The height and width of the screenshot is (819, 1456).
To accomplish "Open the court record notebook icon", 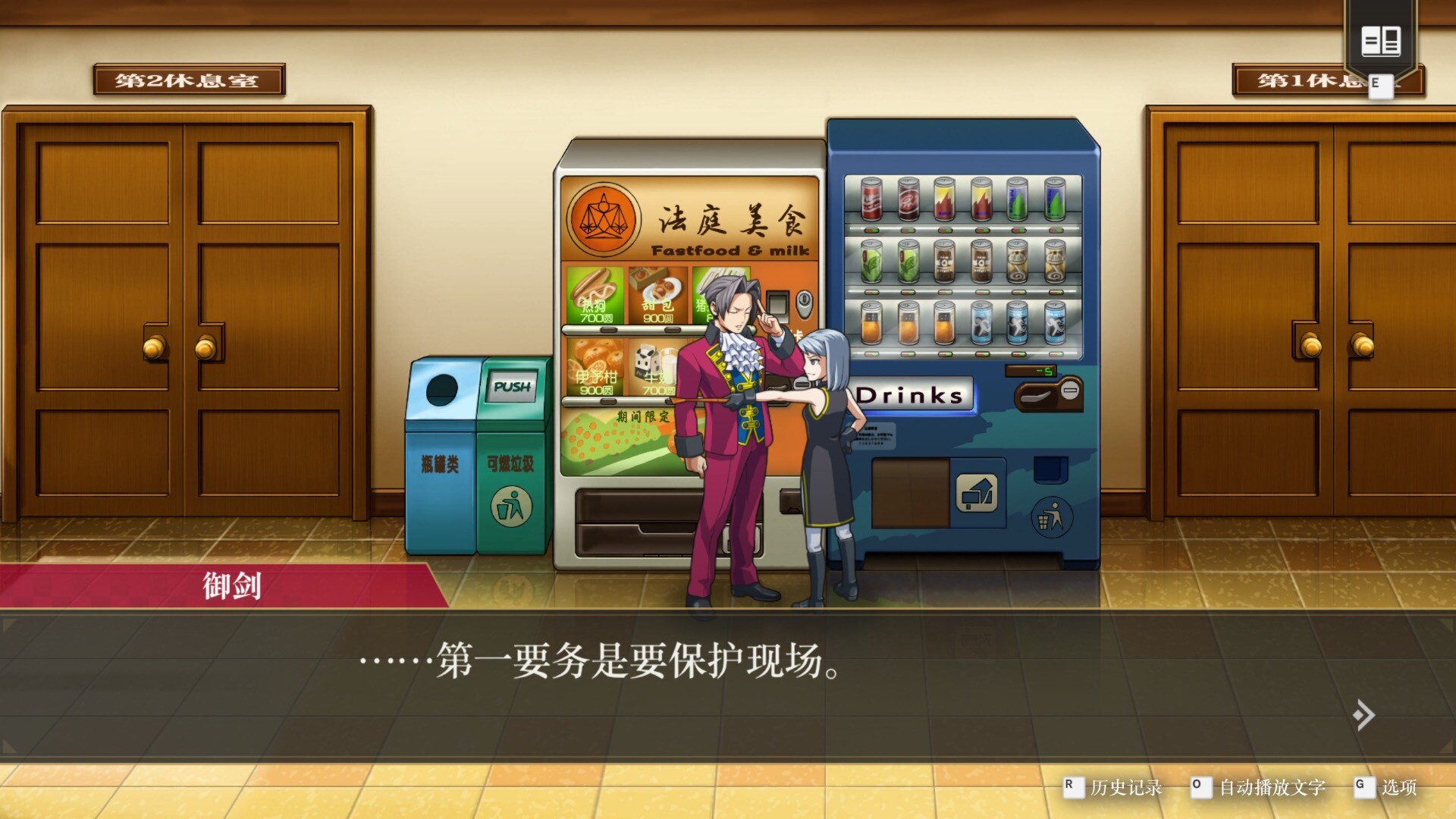I will (1380, 41).
